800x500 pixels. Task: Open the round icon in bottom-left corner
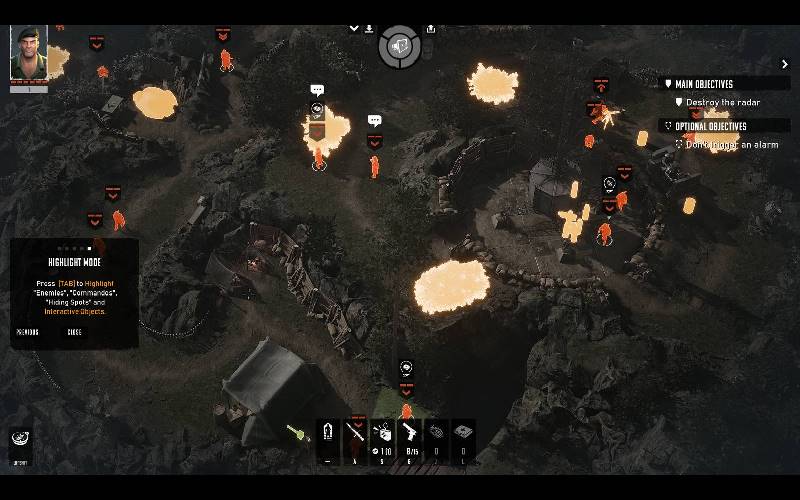(18, 441)
